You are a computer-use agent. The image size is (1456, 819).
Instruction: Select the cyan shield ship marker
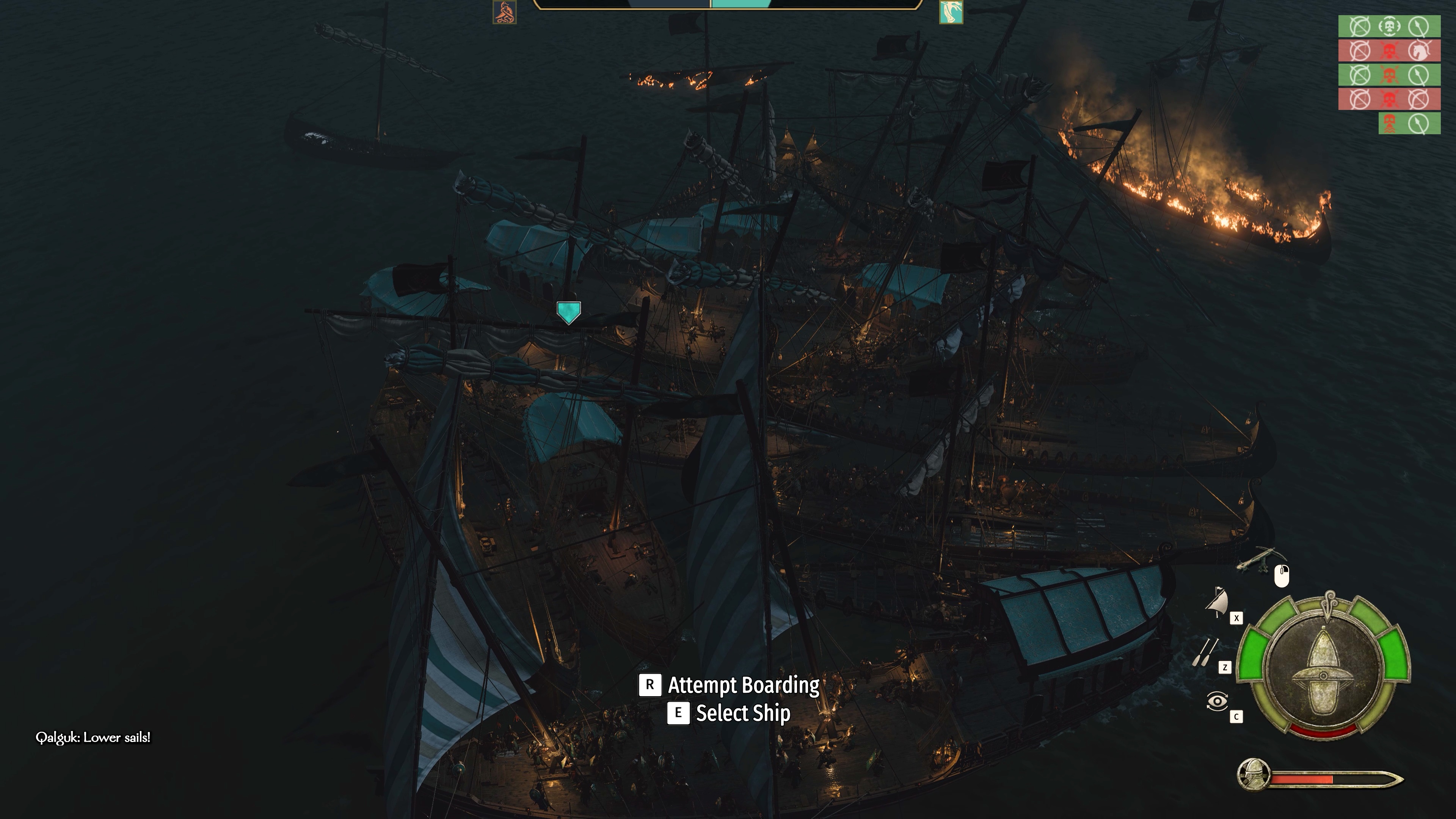568,312
